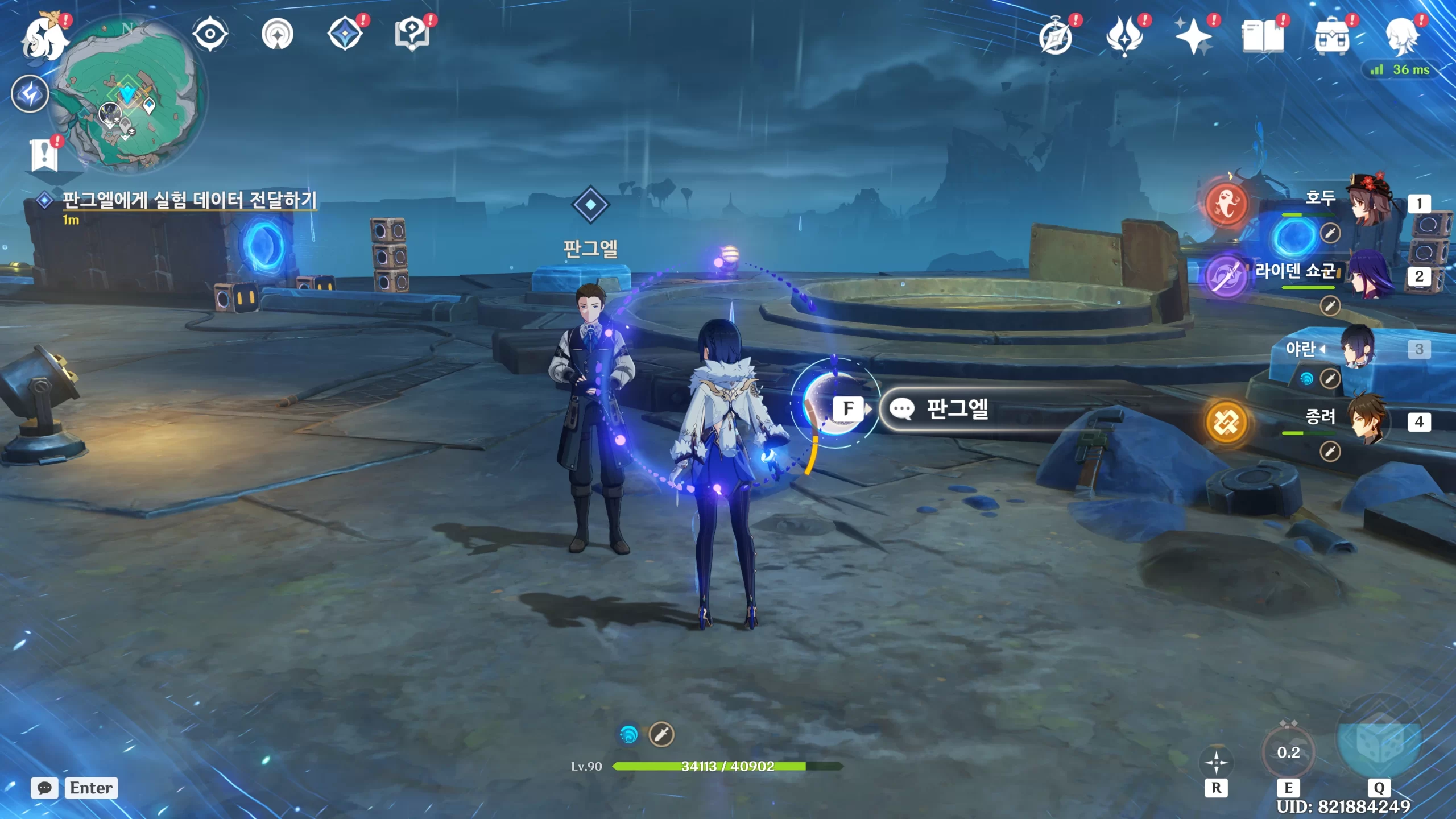Image resolution: width=1456 pixels, height=819 pixels.
Task: Switch to party member 종려
Action: point(1368,421)
